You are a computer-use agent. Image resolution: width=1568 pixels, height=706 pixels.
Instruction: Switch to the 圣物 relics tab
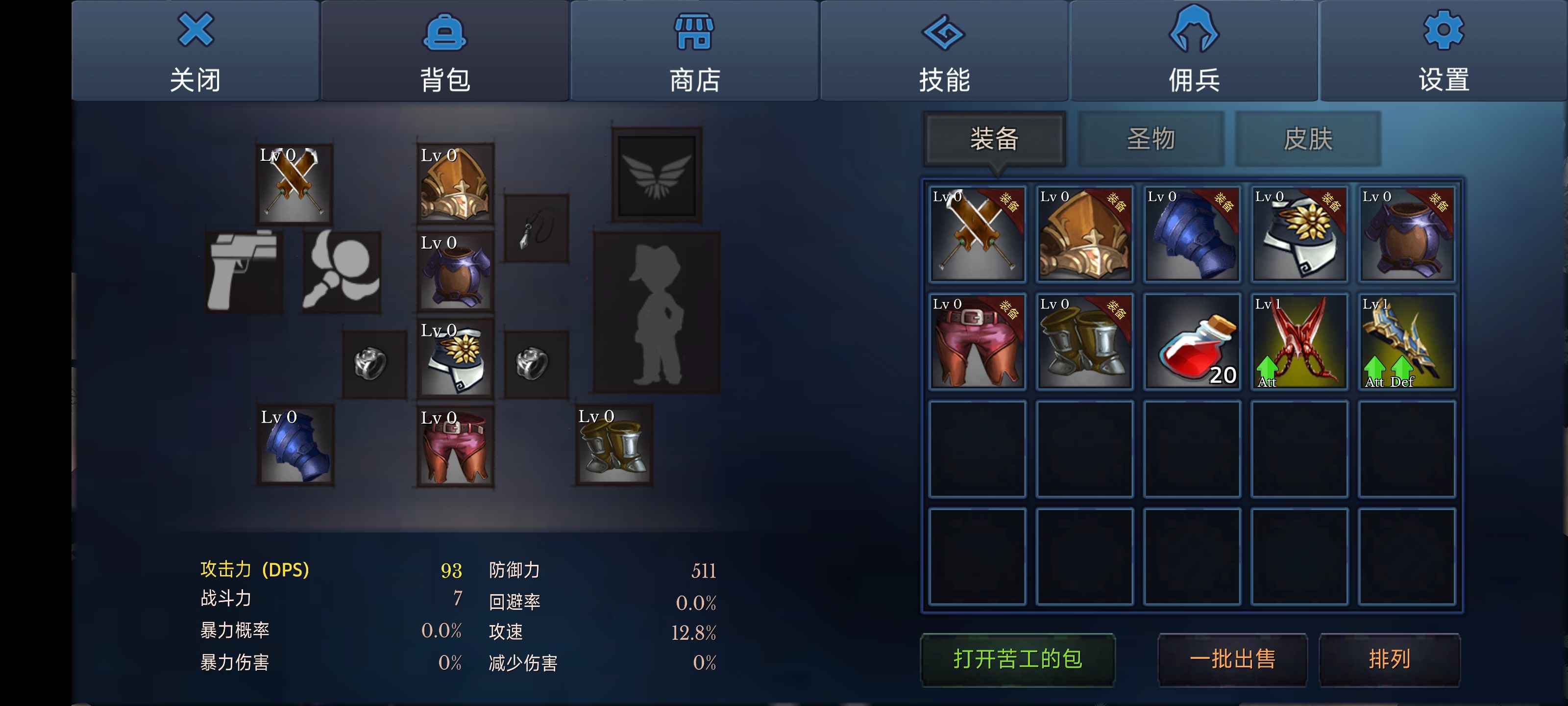(x=1151, y=139)
